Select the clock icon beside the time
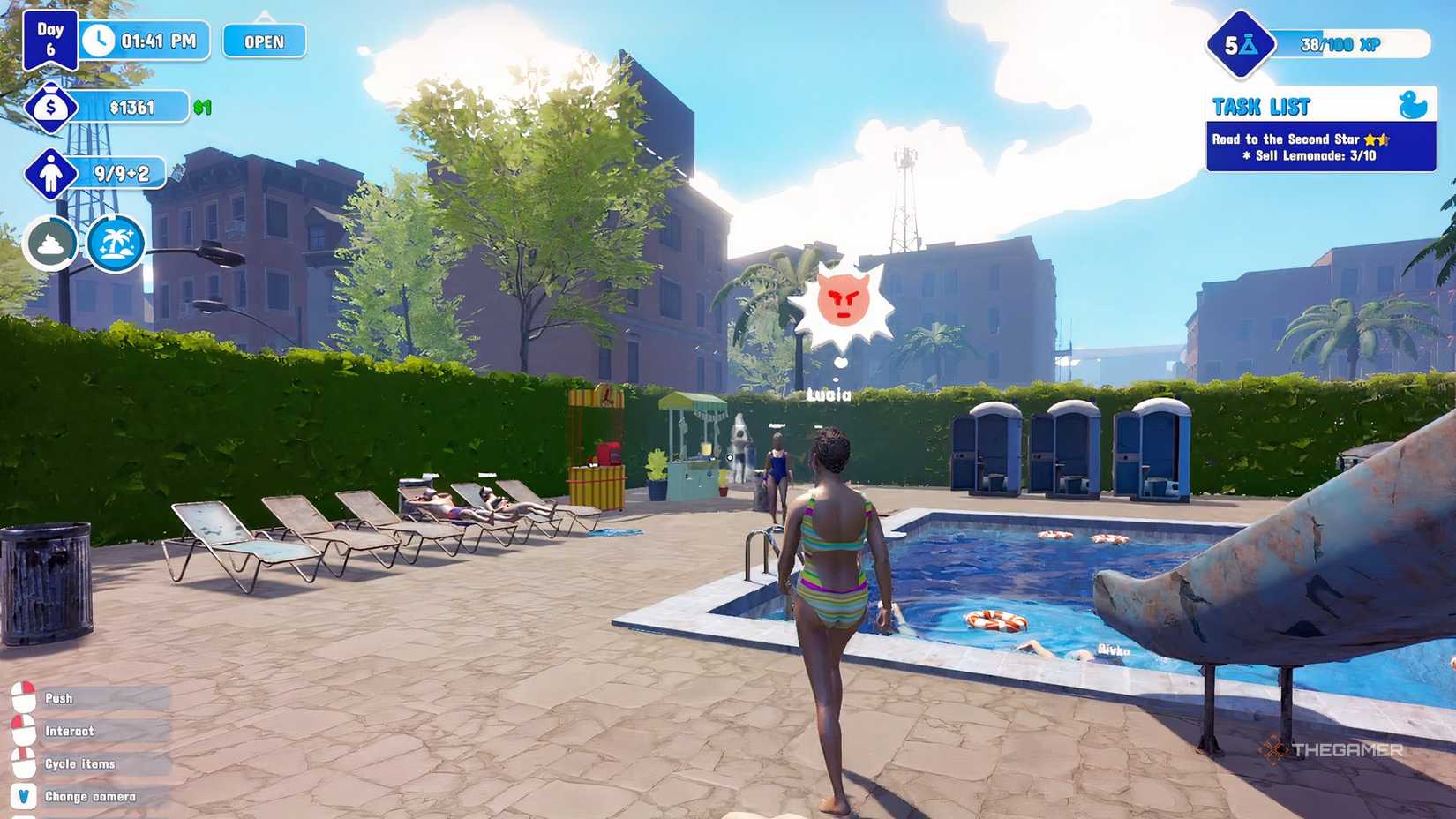 coord(100,40)
